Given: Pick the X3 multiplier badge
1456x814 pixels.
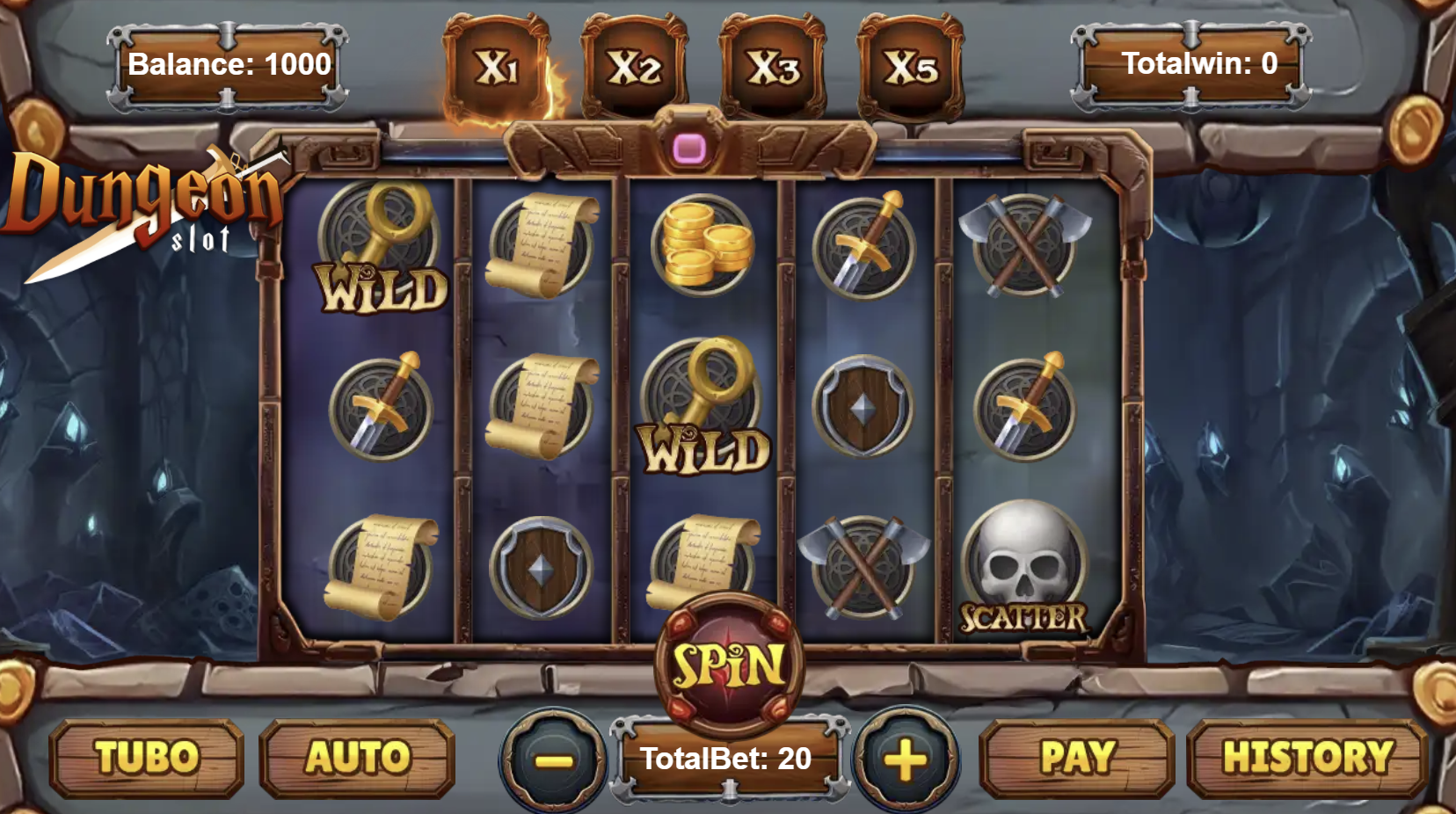Looking at the screenshot, I should [773, 68].
